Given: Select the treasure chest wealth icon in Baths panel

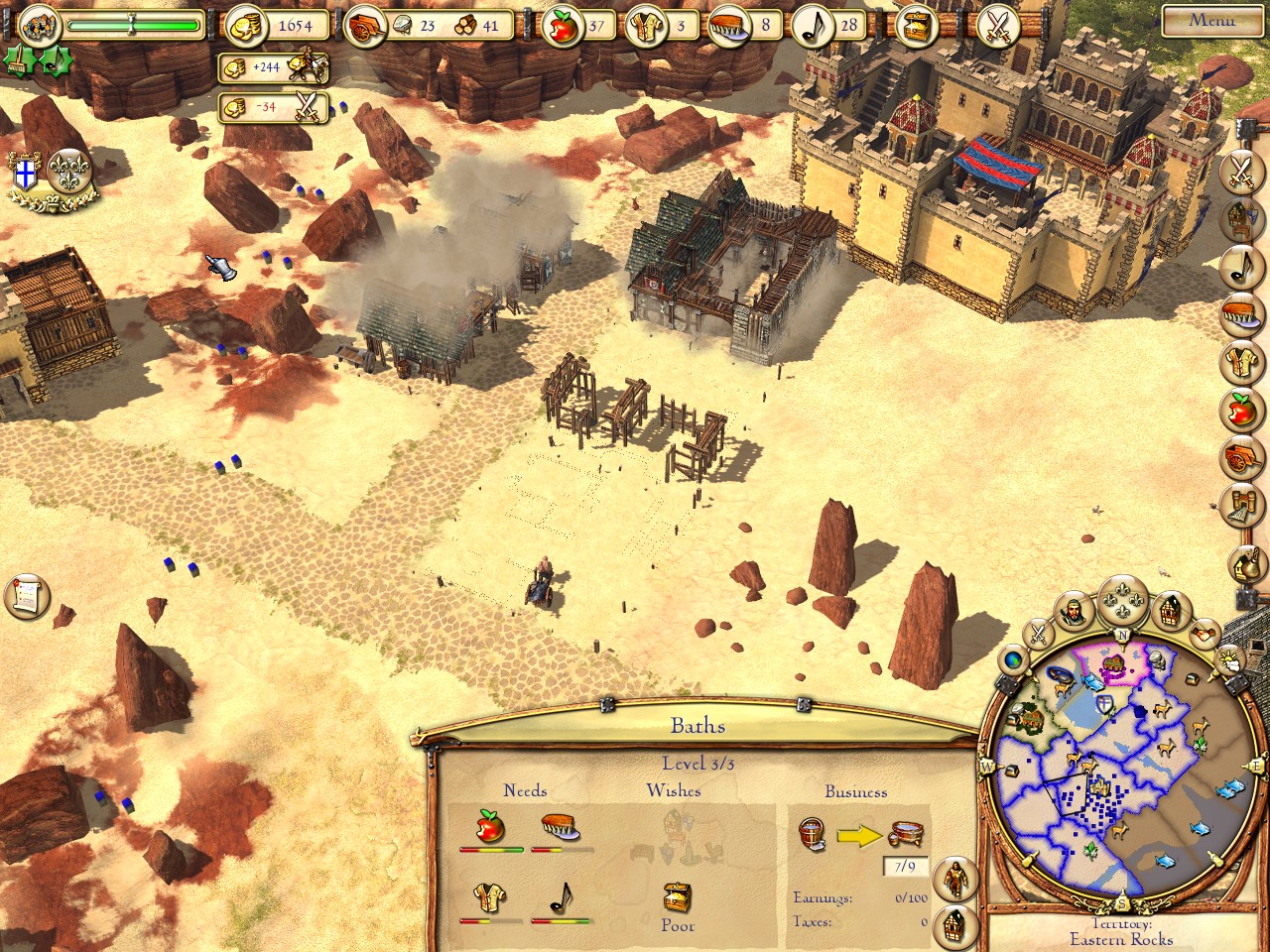Looking at the screenshot, I should coord(678,899).
